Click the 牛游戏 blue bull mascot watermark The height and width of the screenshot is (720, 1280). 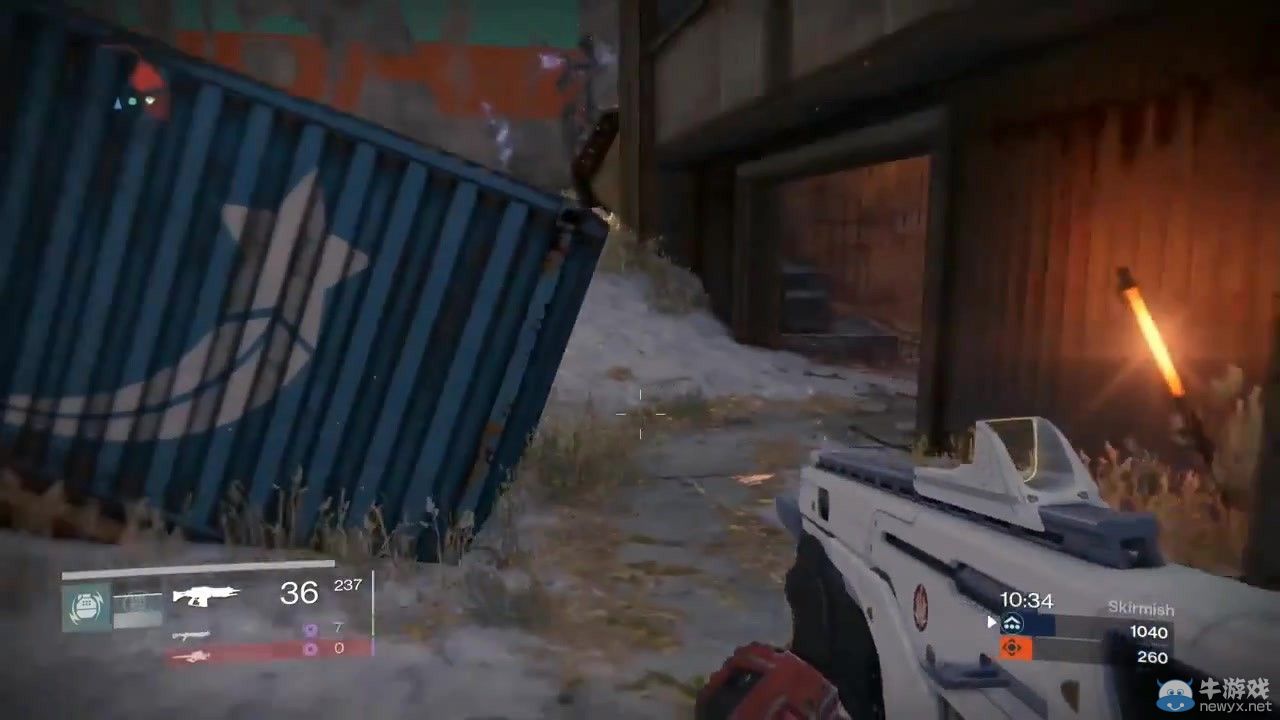point(1175,692)
